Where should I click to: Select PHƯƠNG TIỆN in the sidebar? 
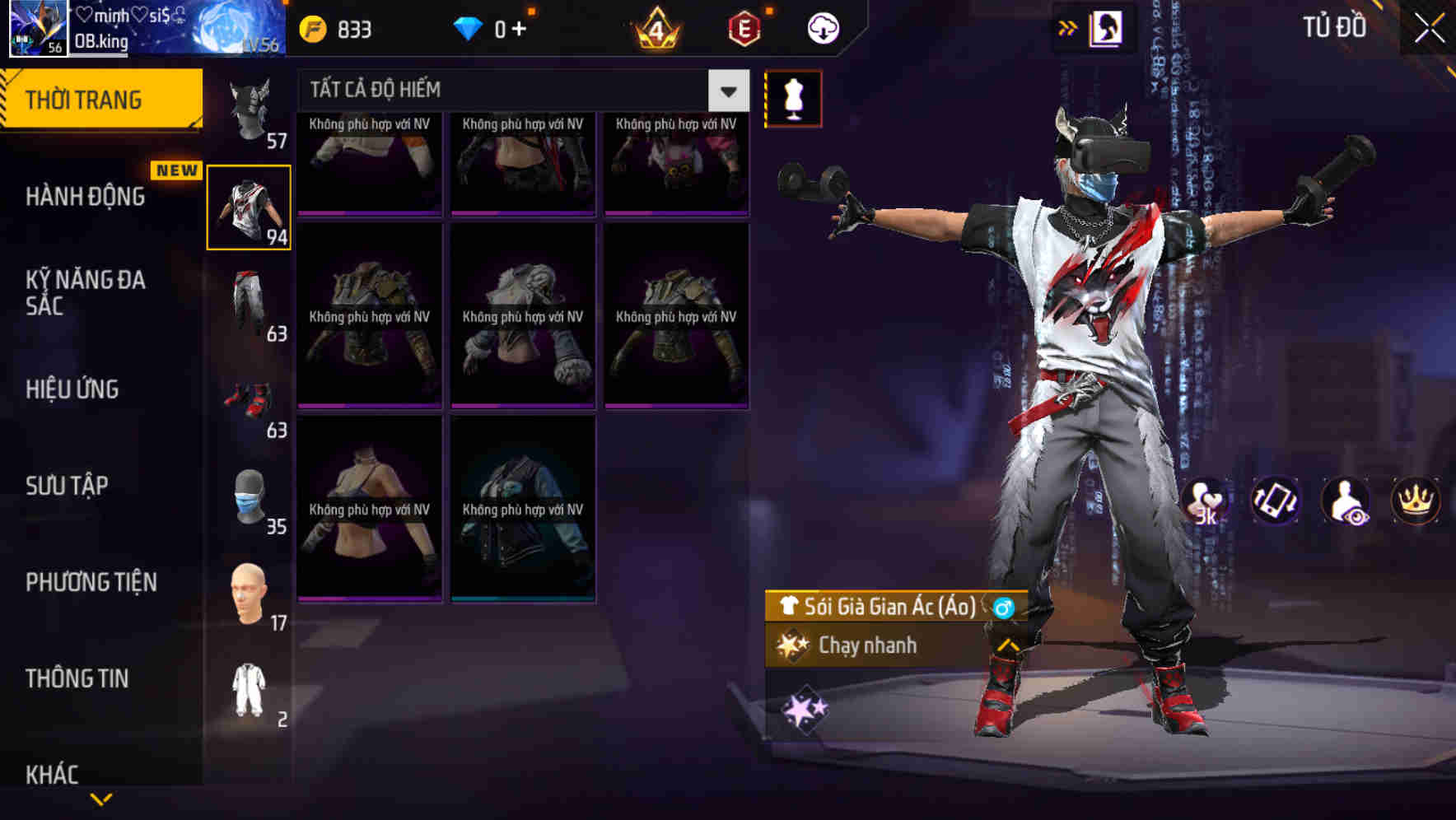tap(91, 582)
